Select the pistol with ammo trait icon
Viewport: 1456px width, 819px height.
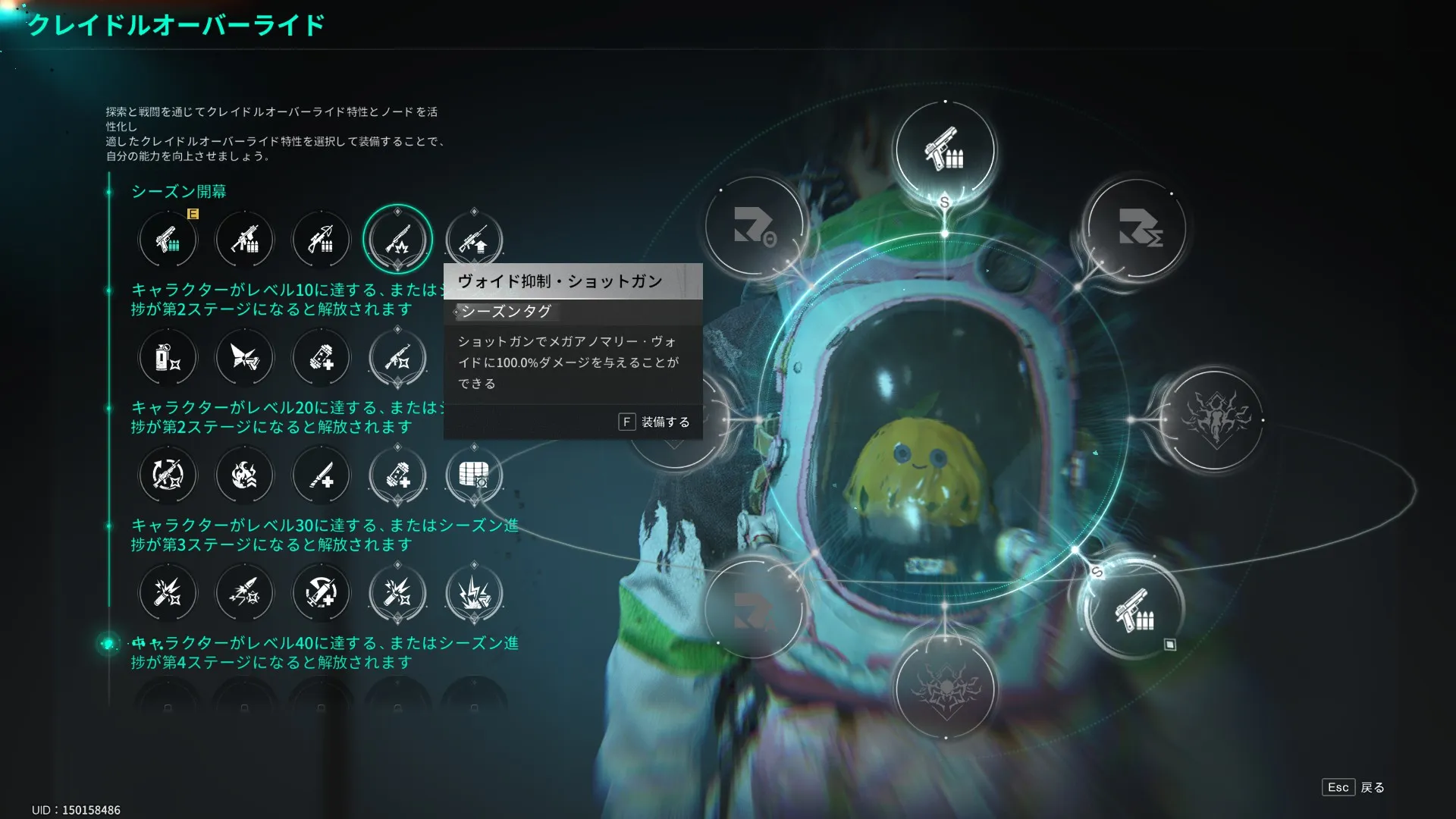[168, 240]
